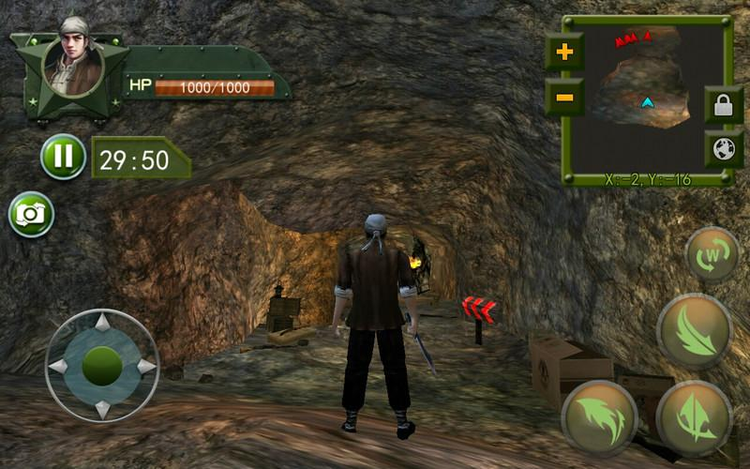The width and height of the screenshot is (750, 469).
Task: Tap the joystick's down arrow
Action: coord(101,408)
